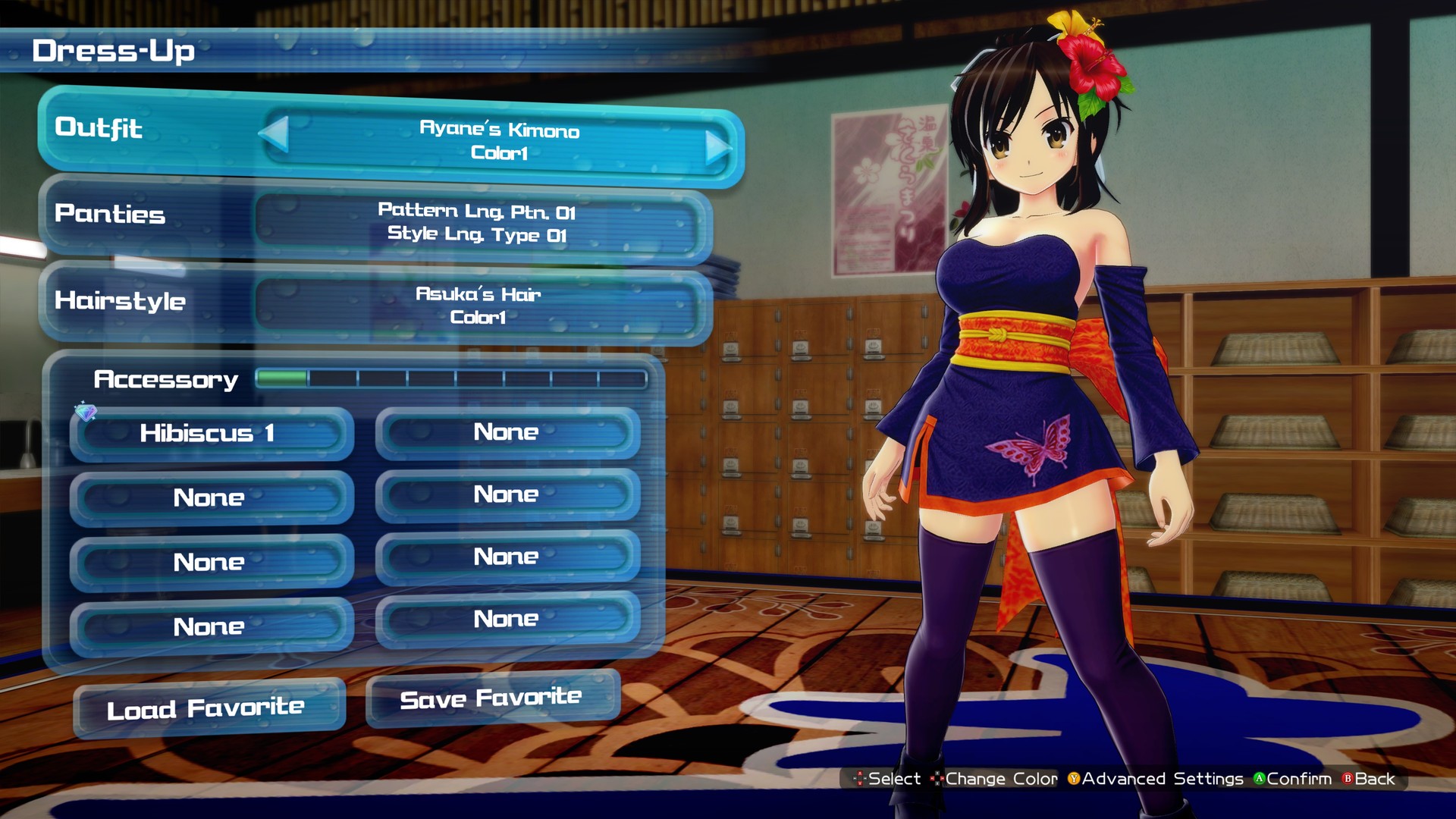Viewport: 1456px width, 819px height.
Task: Click the D-pad Select icon in the prompt bar
Action: [x=861, y=779]
